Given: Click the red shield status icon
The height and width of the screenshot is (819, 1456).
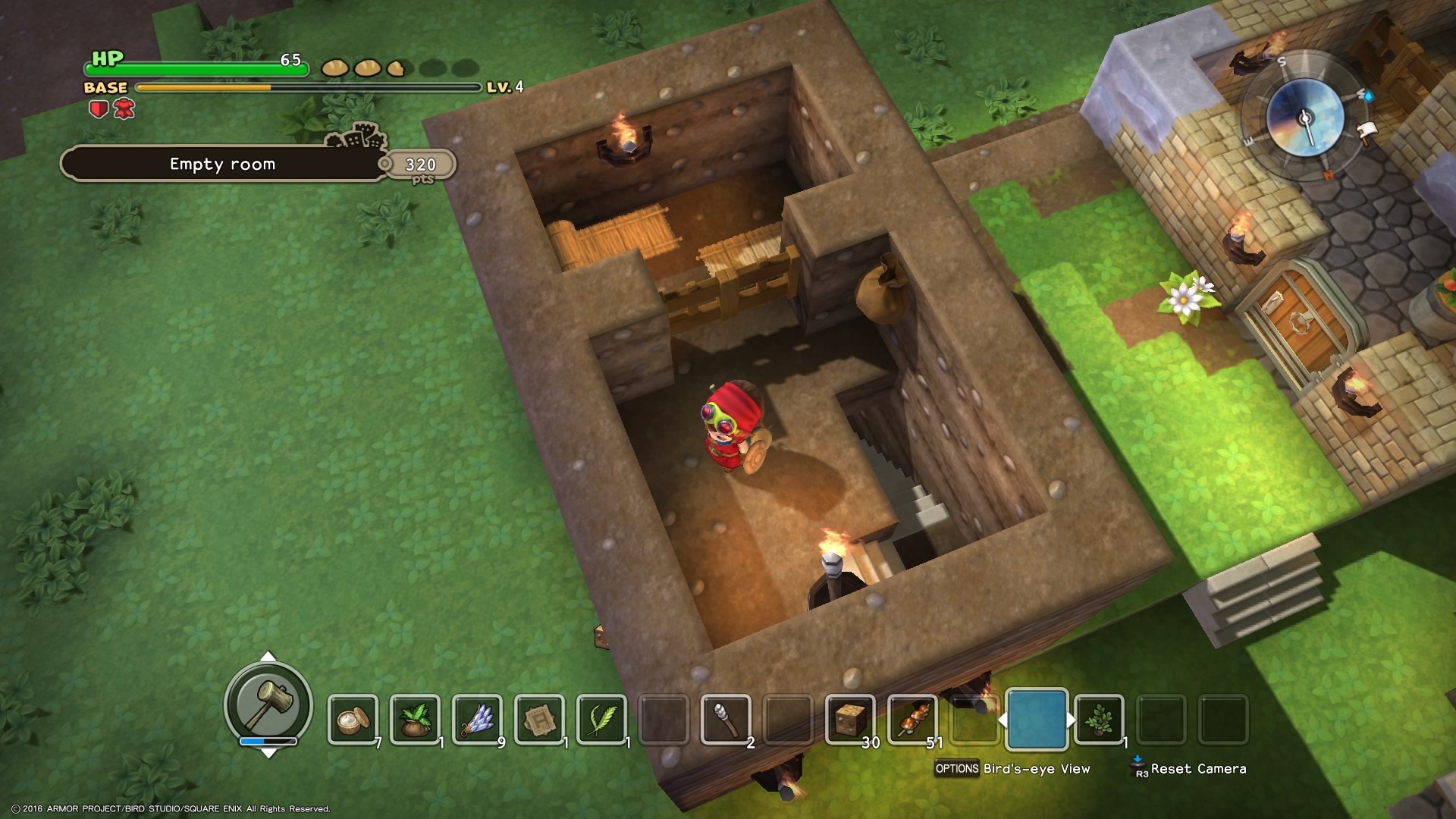Looking at the screenshot, I should tap(99, 110).
